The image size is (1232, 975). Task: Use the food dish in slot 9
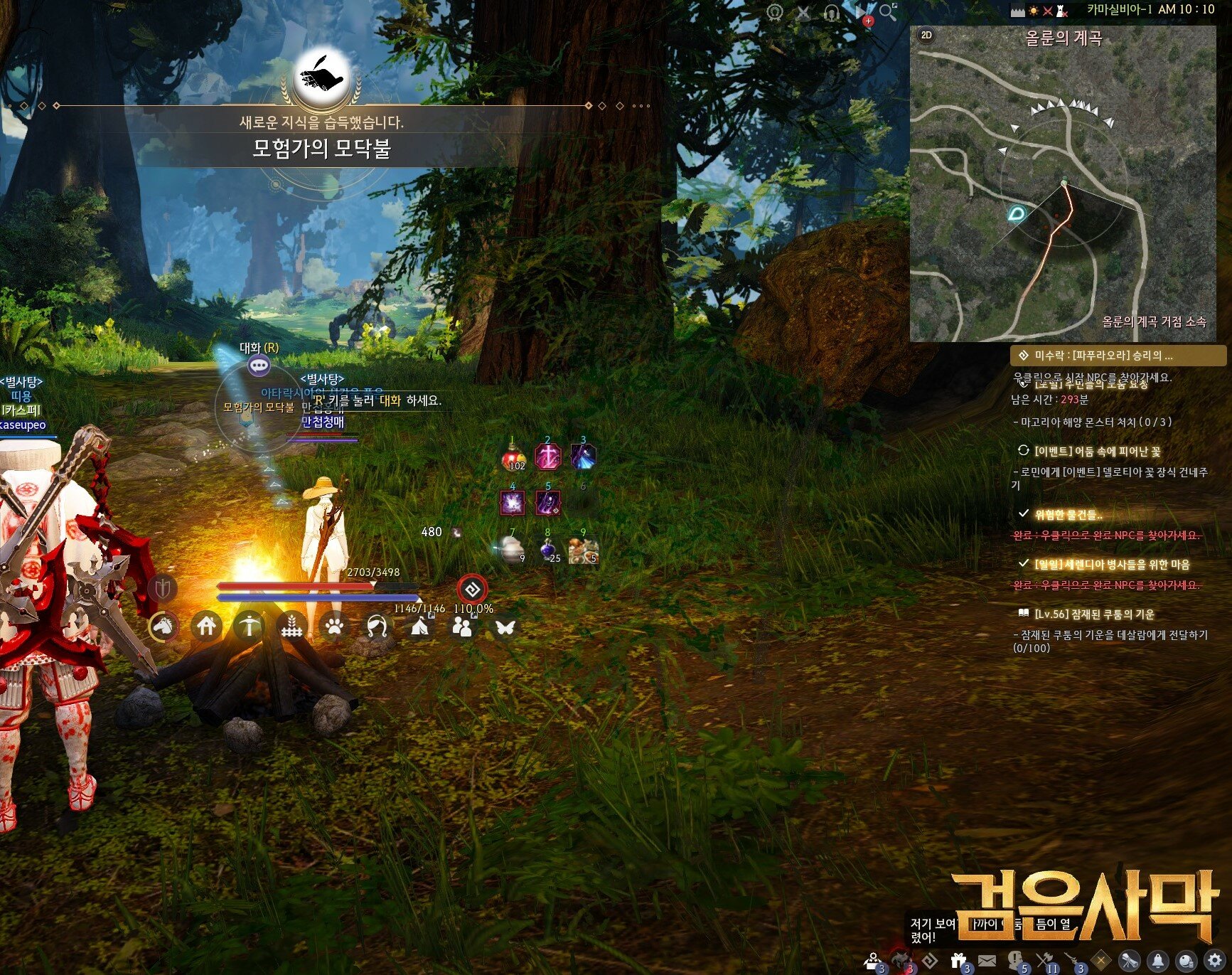click(584, 550)
